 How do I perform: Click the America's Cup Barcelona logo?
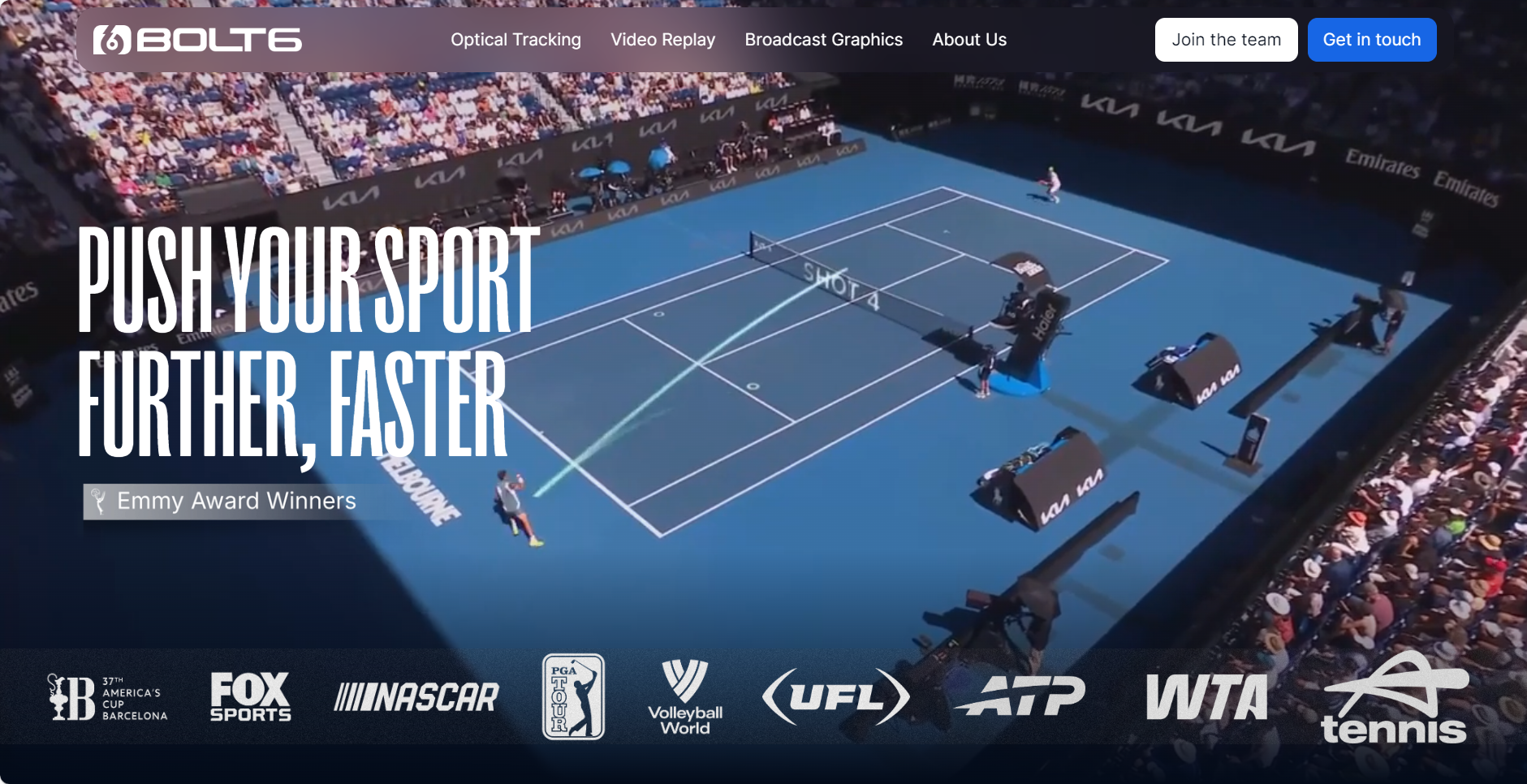(x=107, y=698)
